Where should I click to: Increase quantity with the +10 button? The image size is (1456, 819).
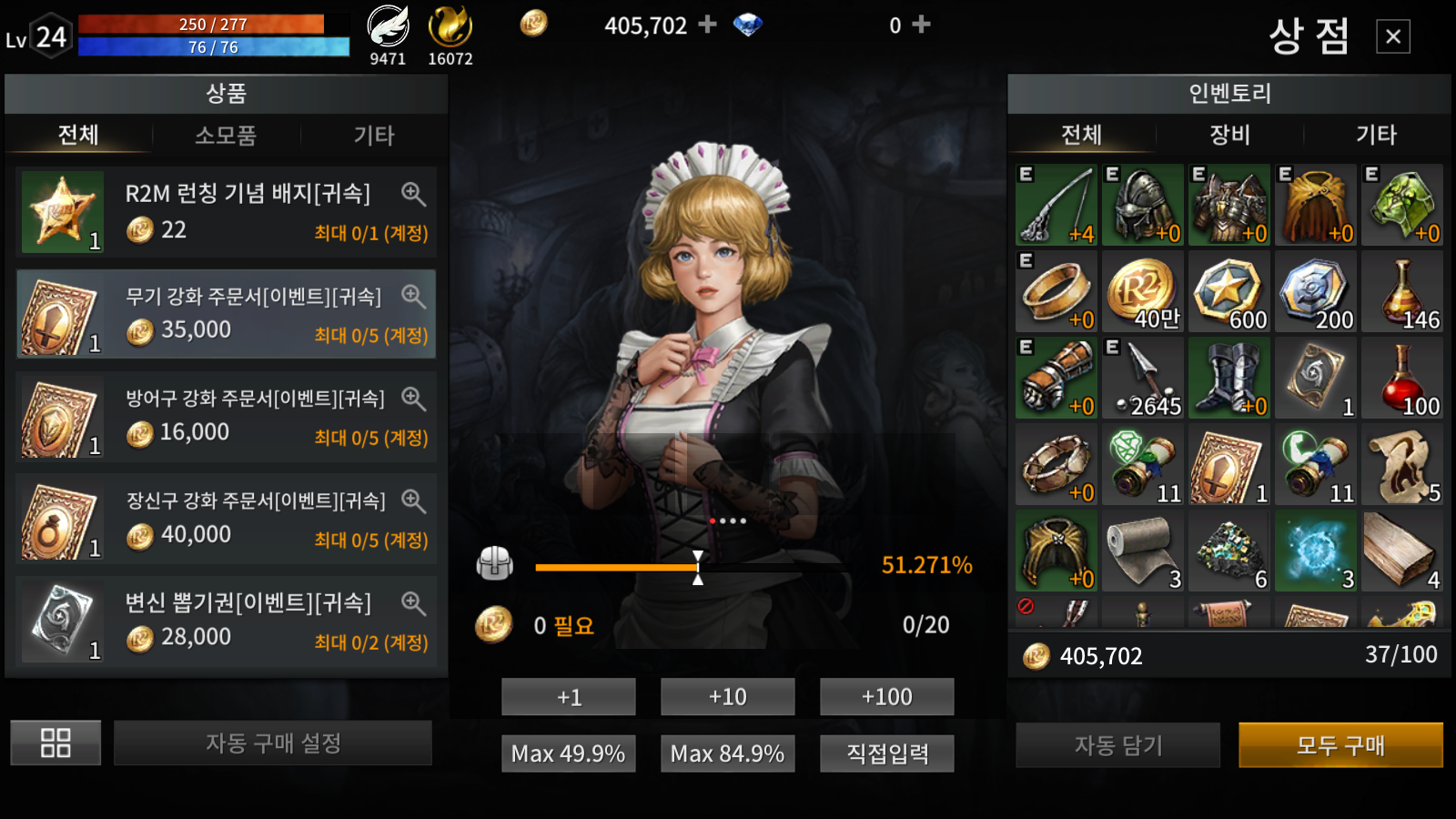(728, 697)
